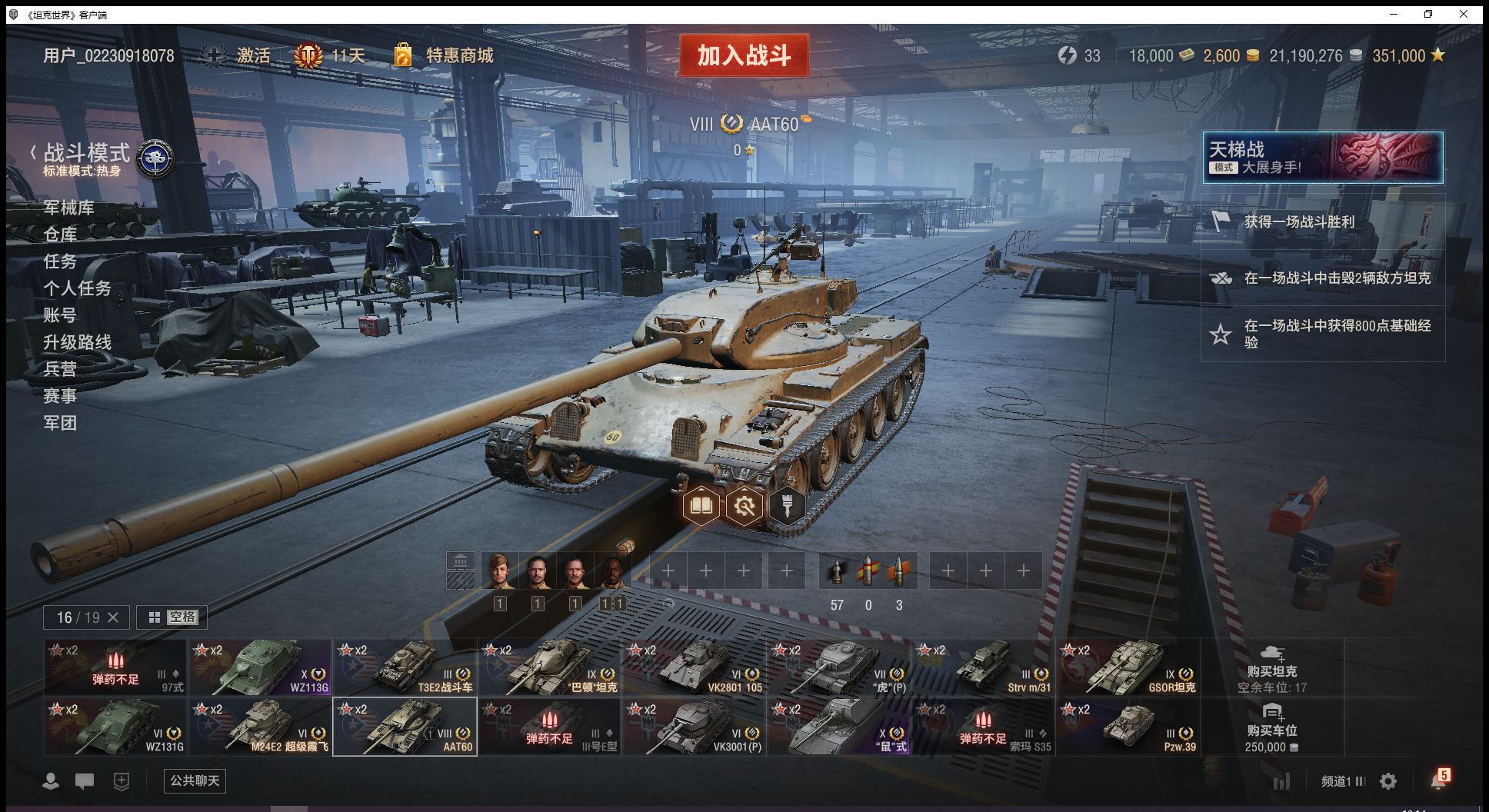Viewport: 1489px width, 812px height.
Task: Show the 升级路线 tech tree
Action: coord(77,342)
